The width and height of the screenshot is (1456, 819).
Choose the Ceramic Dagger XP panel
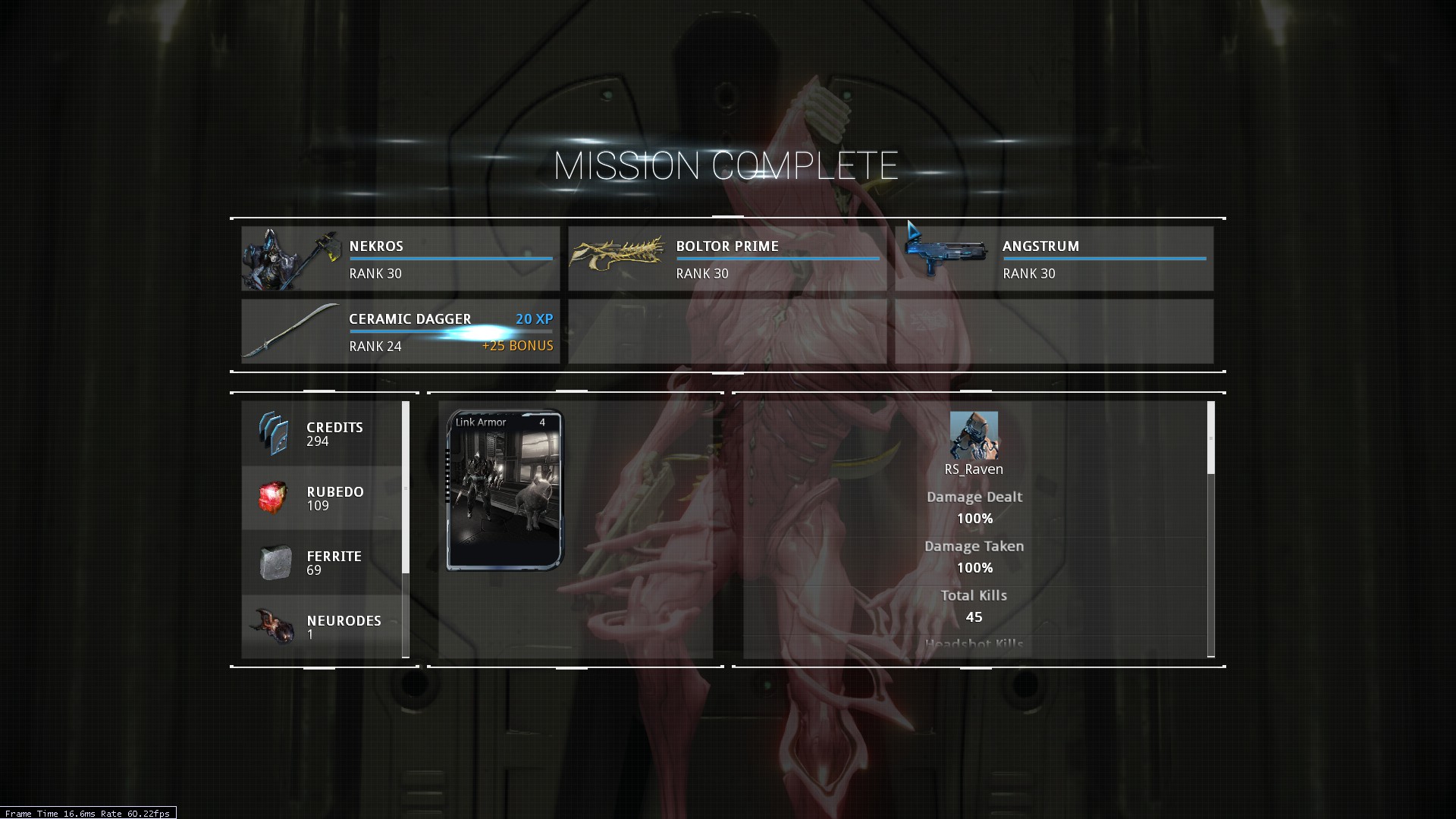click(x=400, y=331)
